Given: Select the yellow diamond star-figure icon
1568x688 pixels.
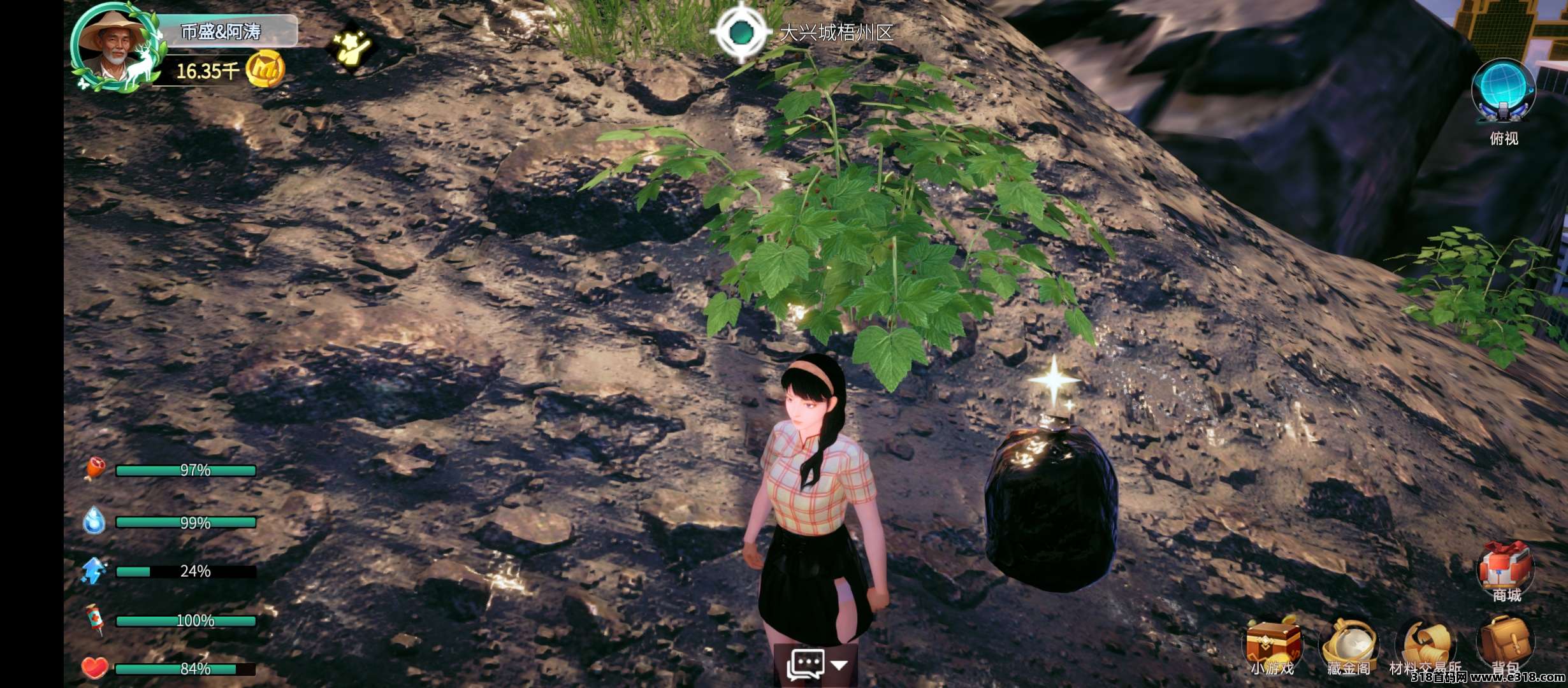Looking at the screenshot, I should tap(351, 47).
